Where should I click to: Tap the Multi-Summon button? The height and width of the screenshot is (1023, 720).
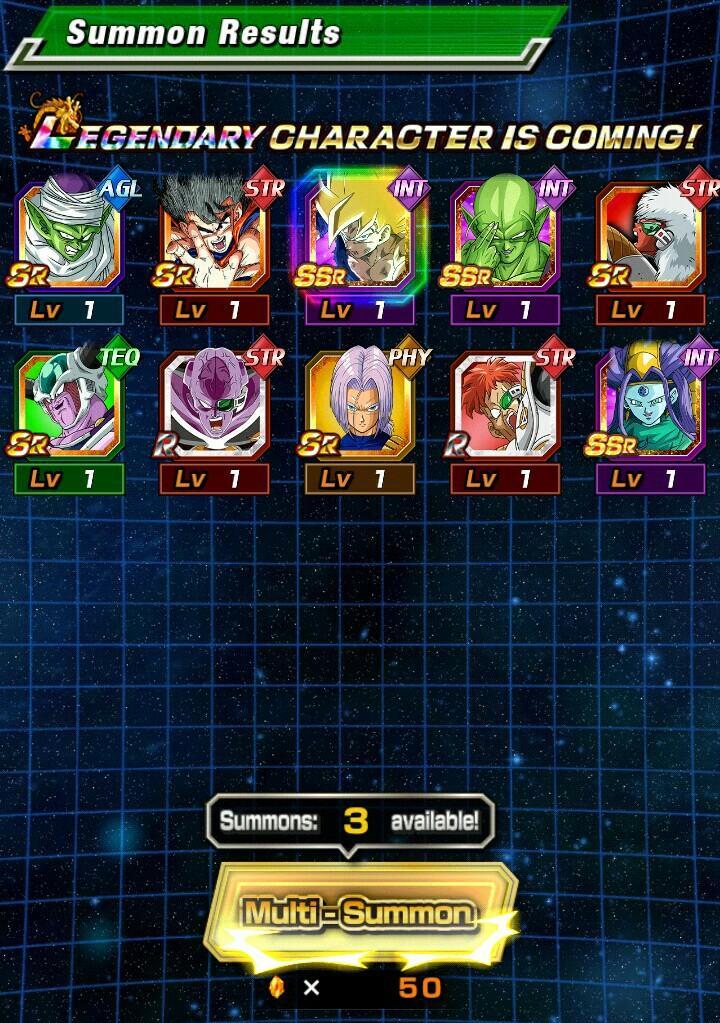[359, 913]
